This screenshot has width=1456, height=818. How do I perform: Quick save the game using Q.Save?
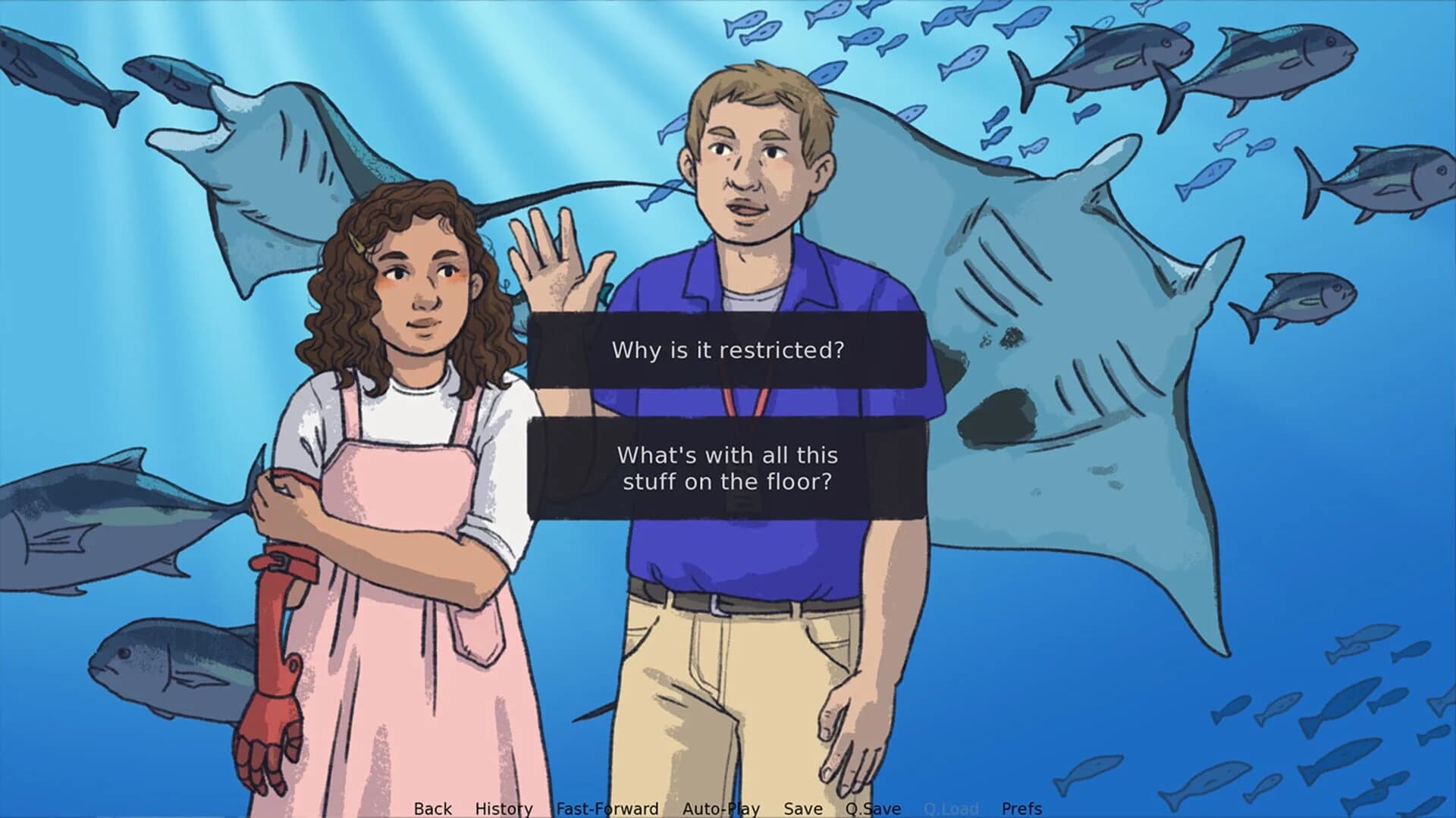coord(874,809)
